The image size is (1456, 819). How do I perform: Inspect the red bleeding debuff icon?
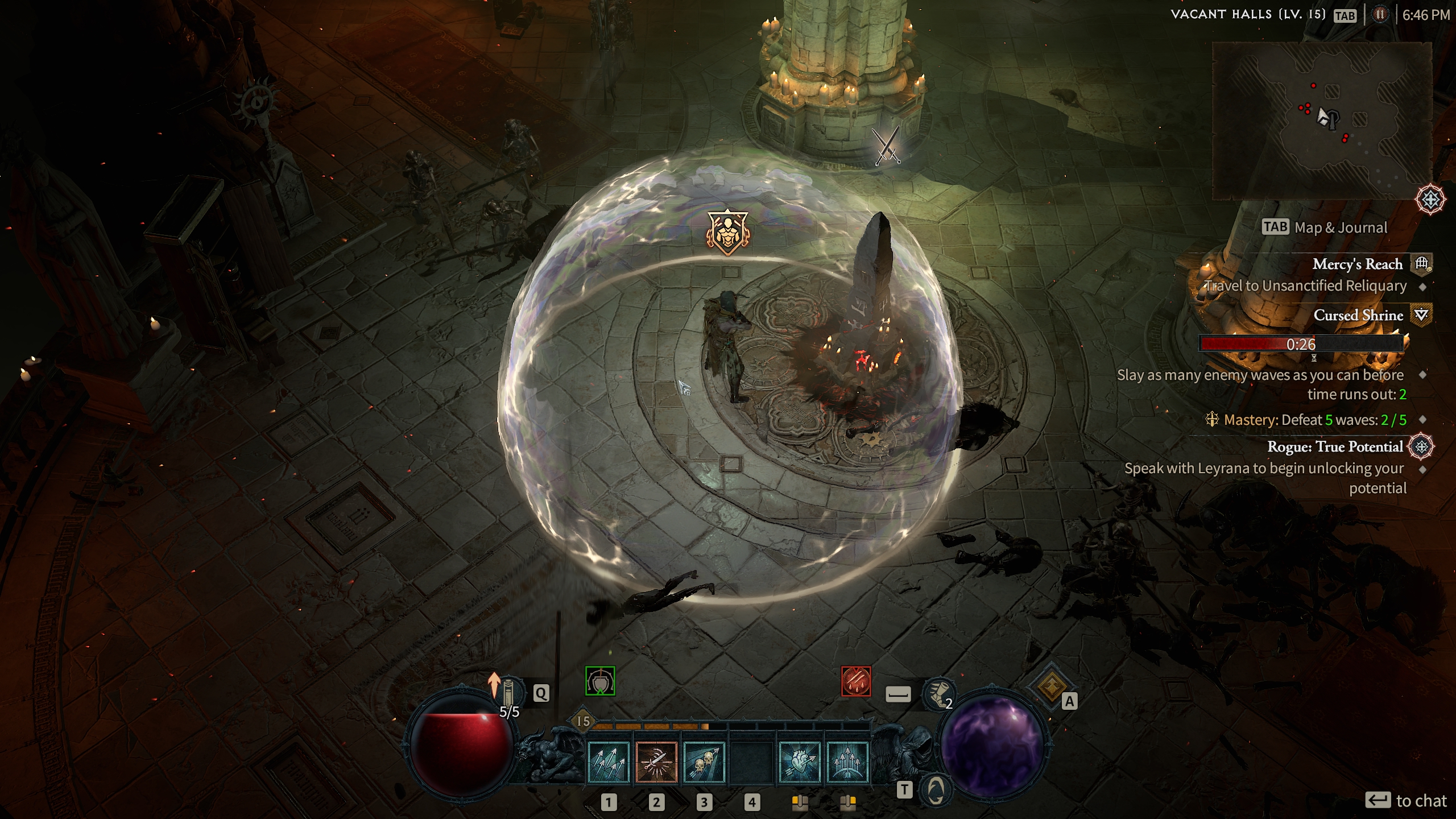[x=856, y=681]
